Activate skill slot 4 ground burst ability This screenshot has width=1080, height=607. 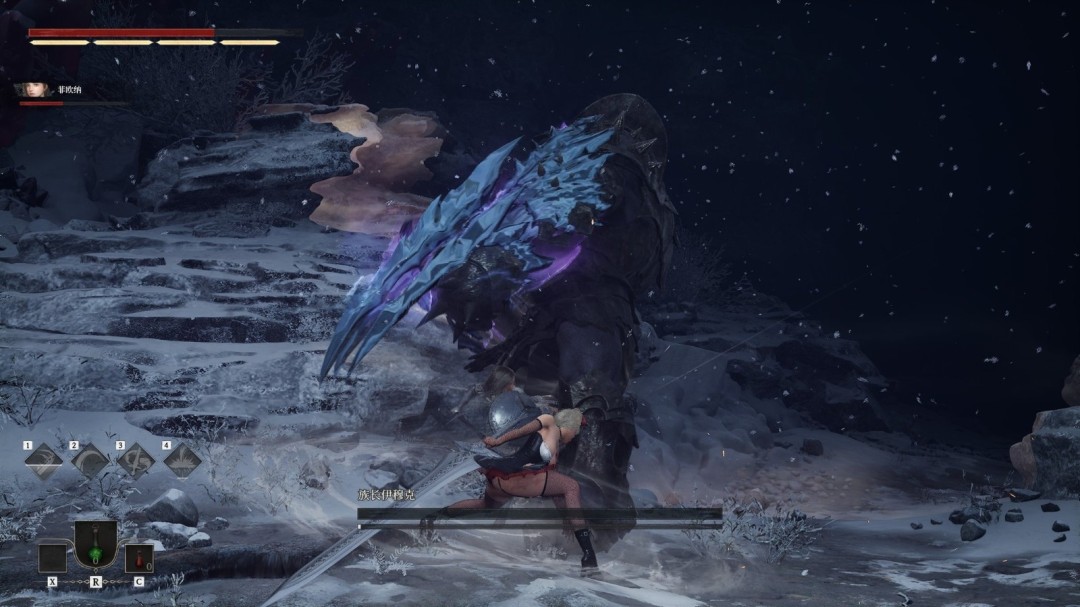tap(182, 461)
